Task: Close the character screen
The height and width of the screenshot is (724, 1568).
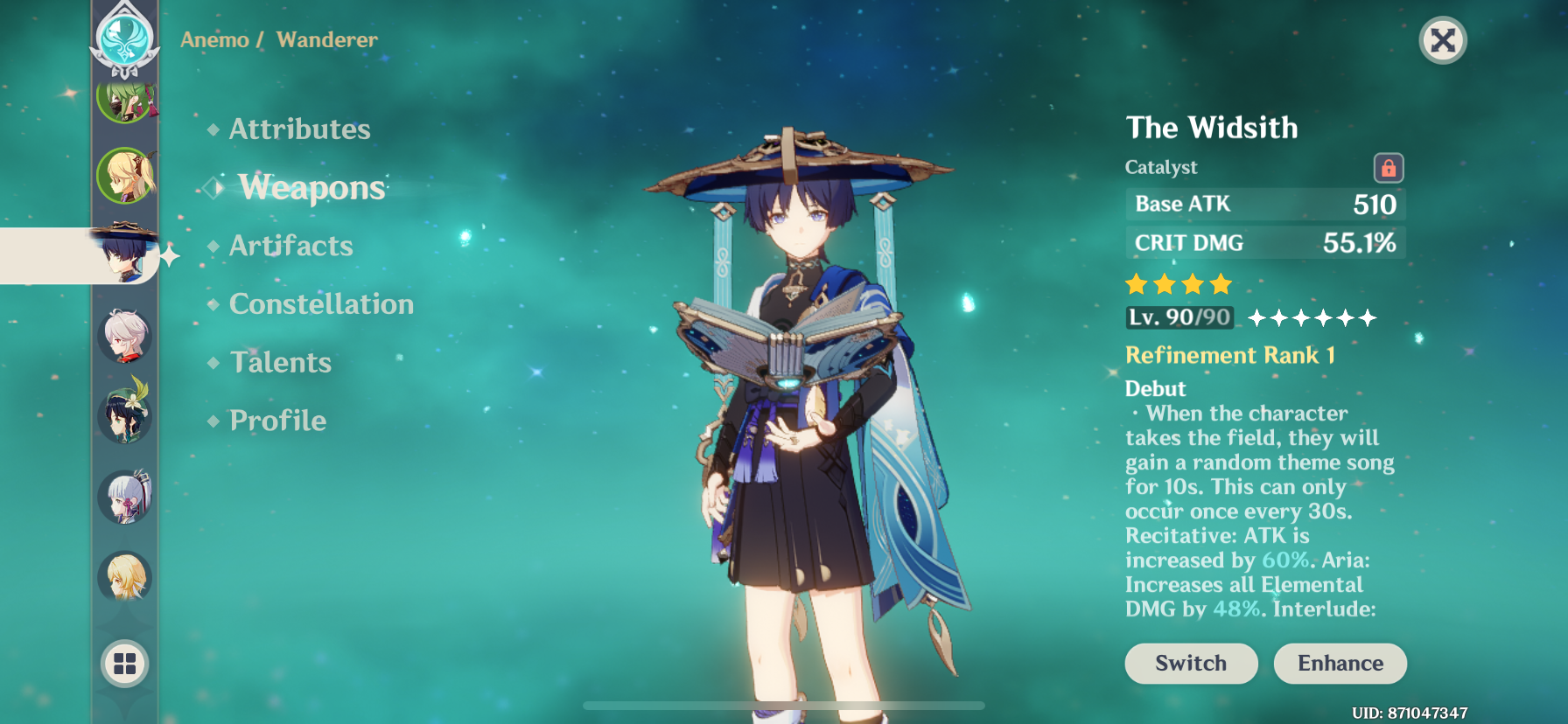Action: 1442,40
